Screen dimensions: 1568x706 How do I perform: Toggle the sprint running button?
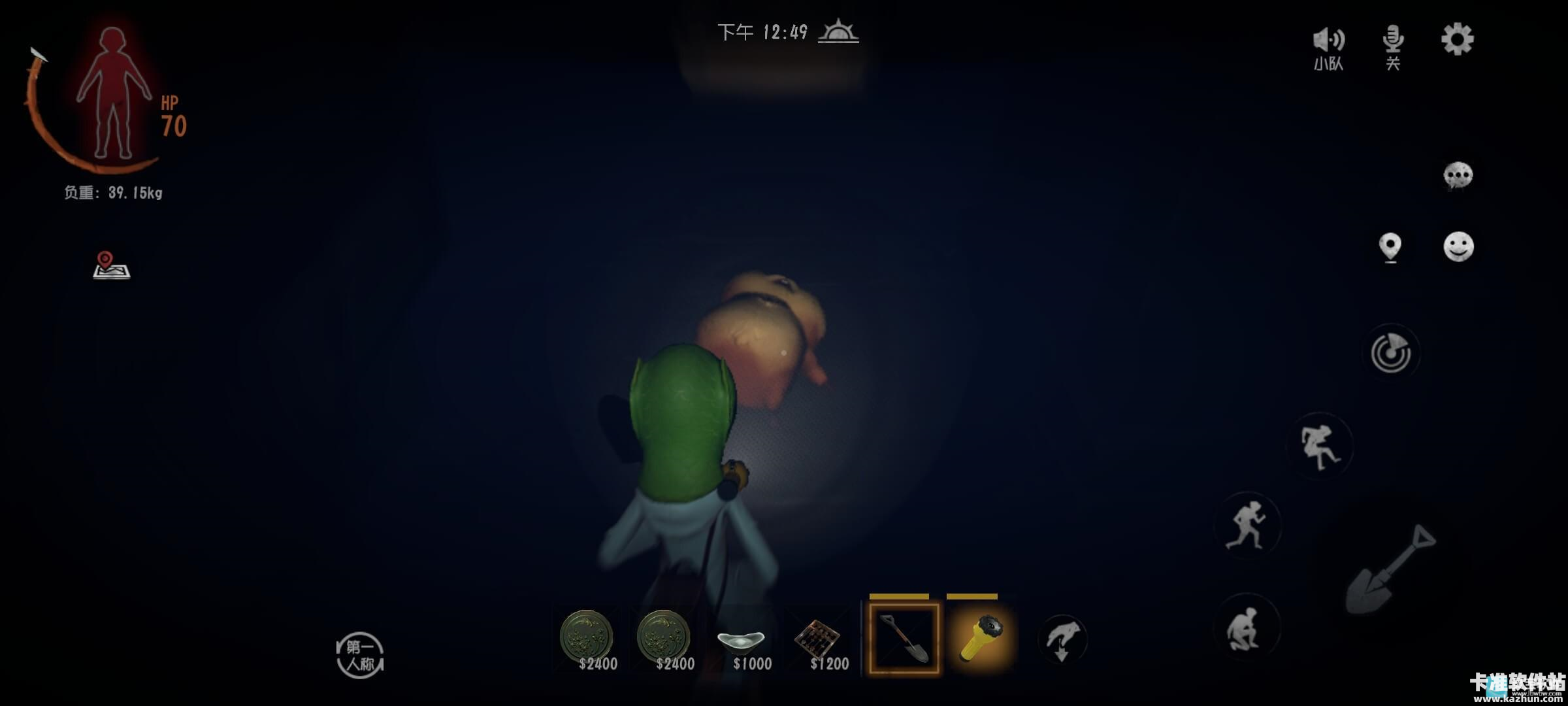[x=1247, y=525]
